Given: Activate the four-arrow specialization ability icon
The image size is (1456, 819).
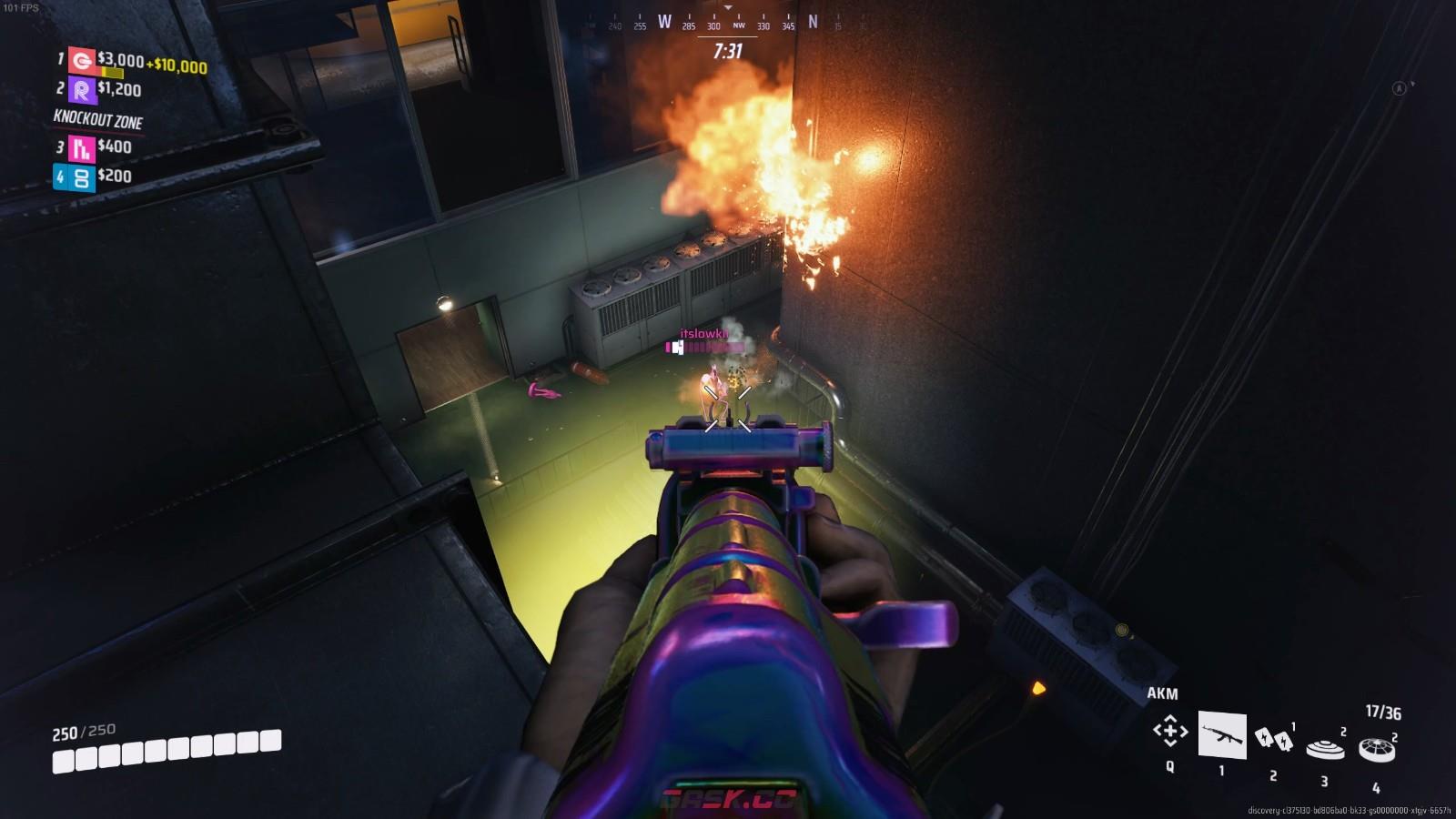Looking at the screenshot, I should pyautogui.click(x=1170, y=731).
